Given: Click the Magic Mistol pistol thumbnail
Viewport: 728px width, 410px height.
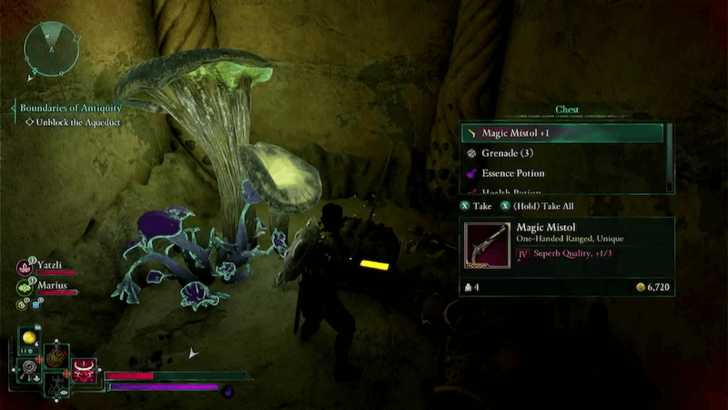Looking at the screenshot, I should pyautogui.click(x=488, y=246).
